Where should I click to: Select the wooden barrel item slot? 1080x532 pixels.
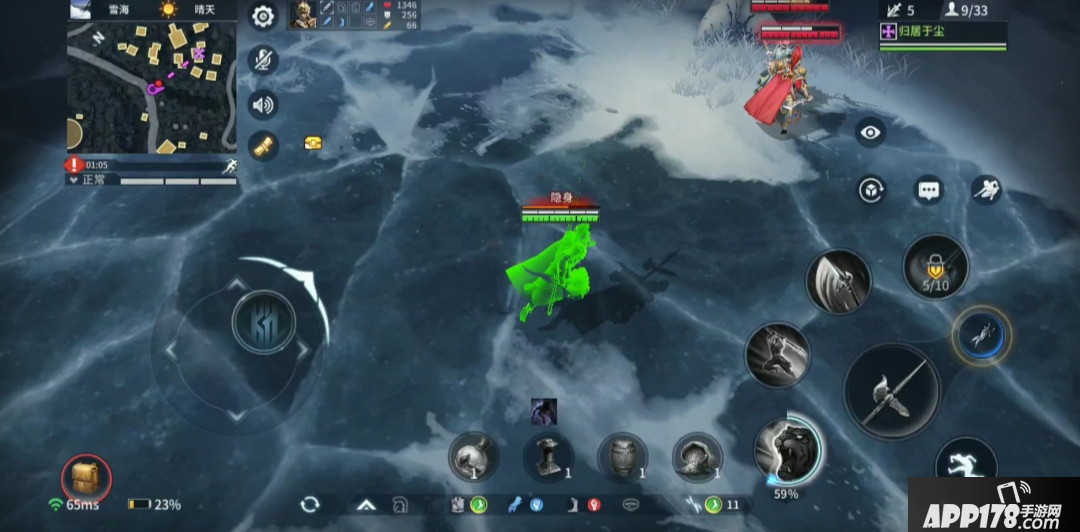point(622,457)
